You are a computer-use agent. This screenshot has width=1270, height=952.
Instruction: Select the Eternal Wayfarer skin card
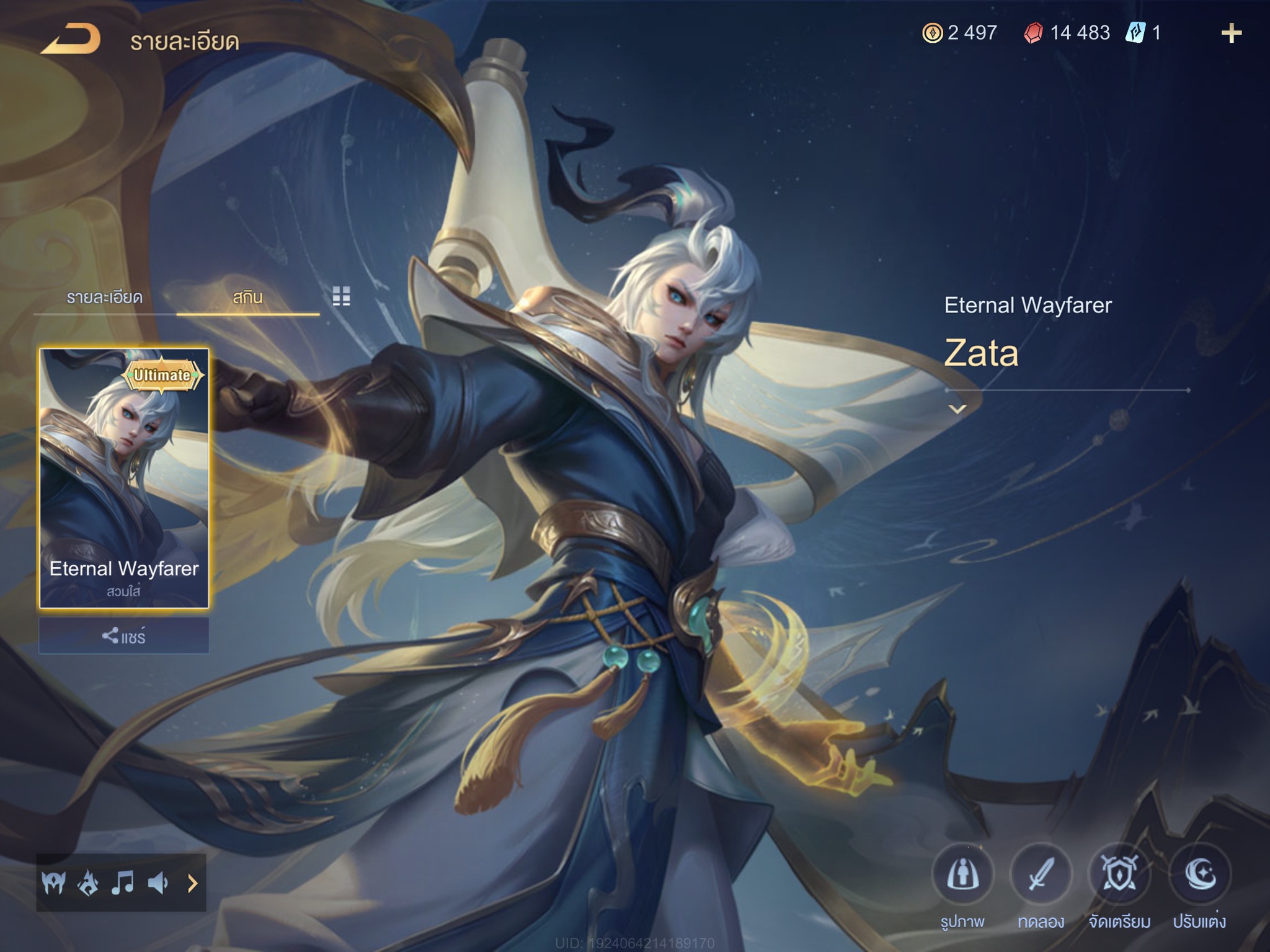coord(124,478)
